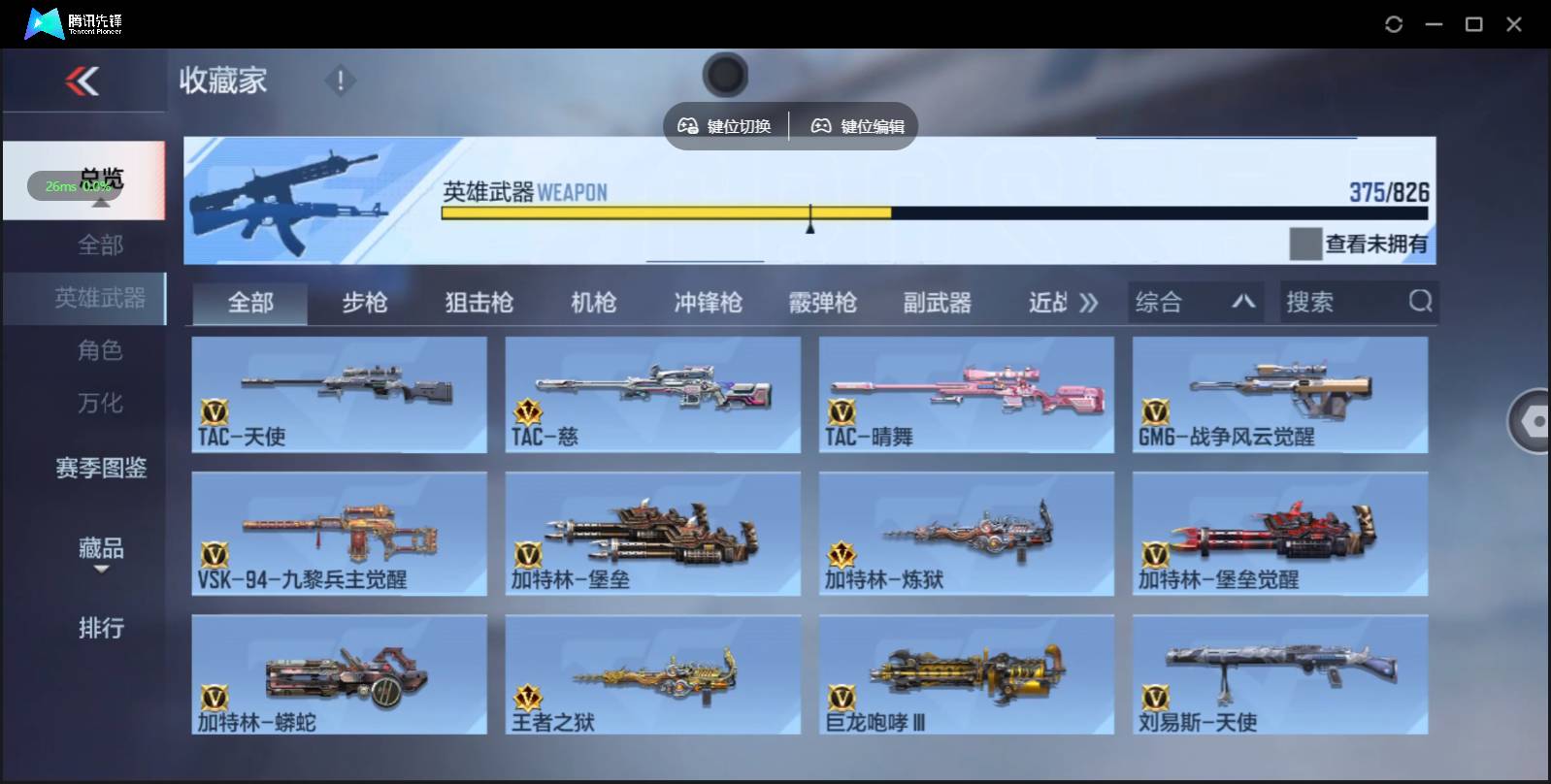1551x784 pixels.
Task: Click the gold badge on 王者之狱 card
Action: click(x=527, y=698)
